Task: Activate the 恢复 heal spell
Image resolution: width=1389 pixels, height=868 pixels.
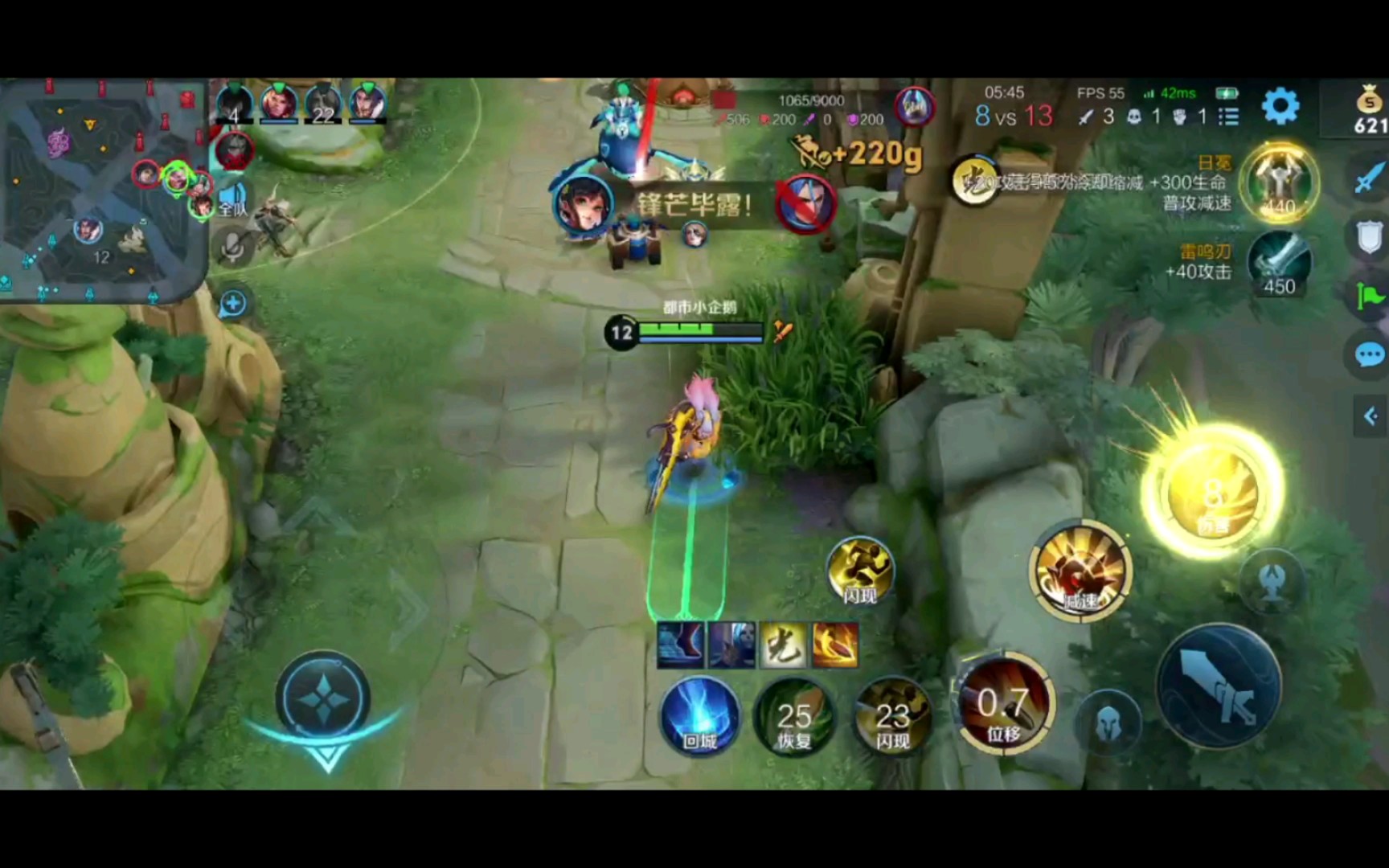Action: coord(794,717)
